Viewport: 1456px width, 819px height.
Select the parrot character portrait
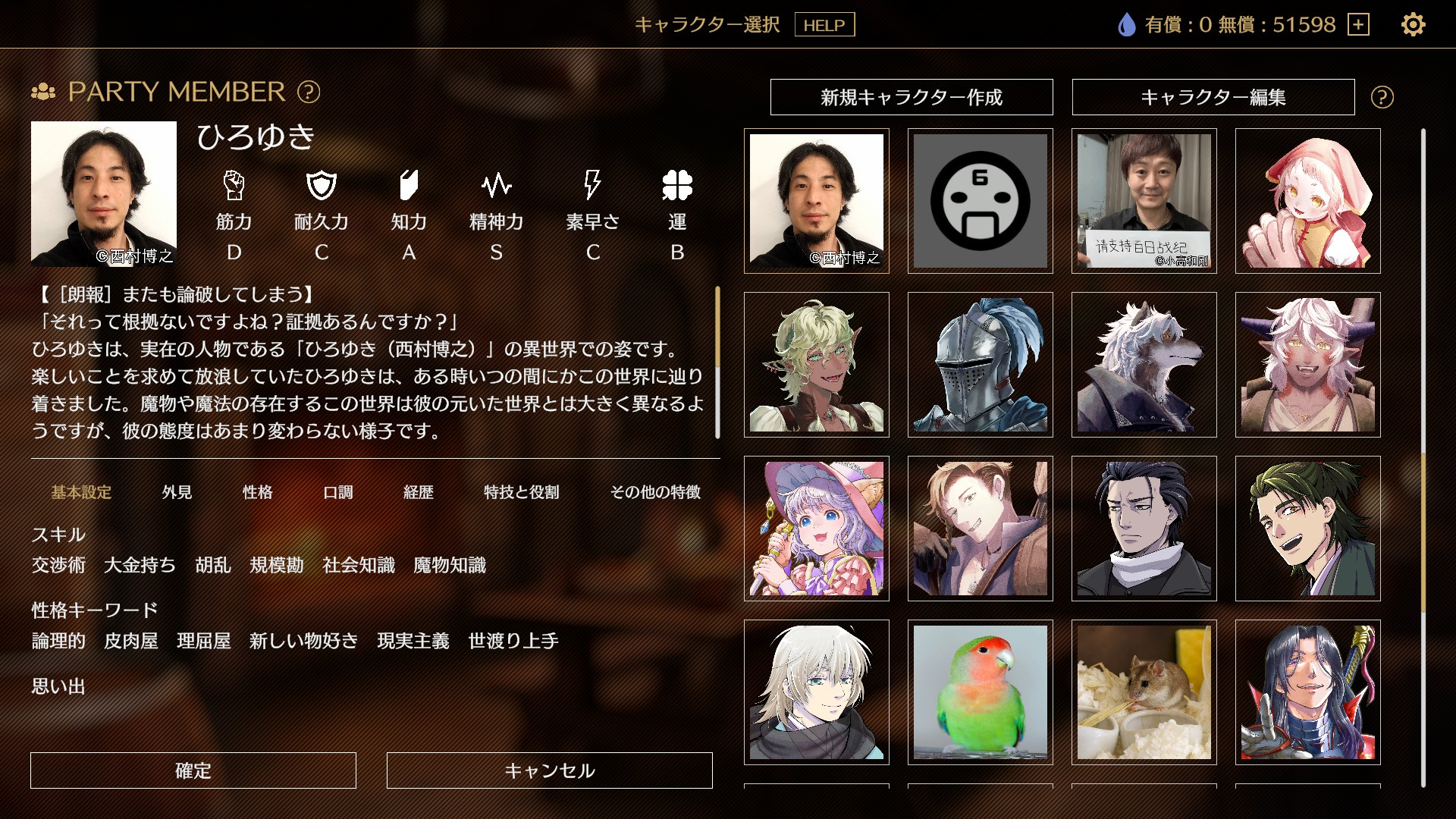981,692
